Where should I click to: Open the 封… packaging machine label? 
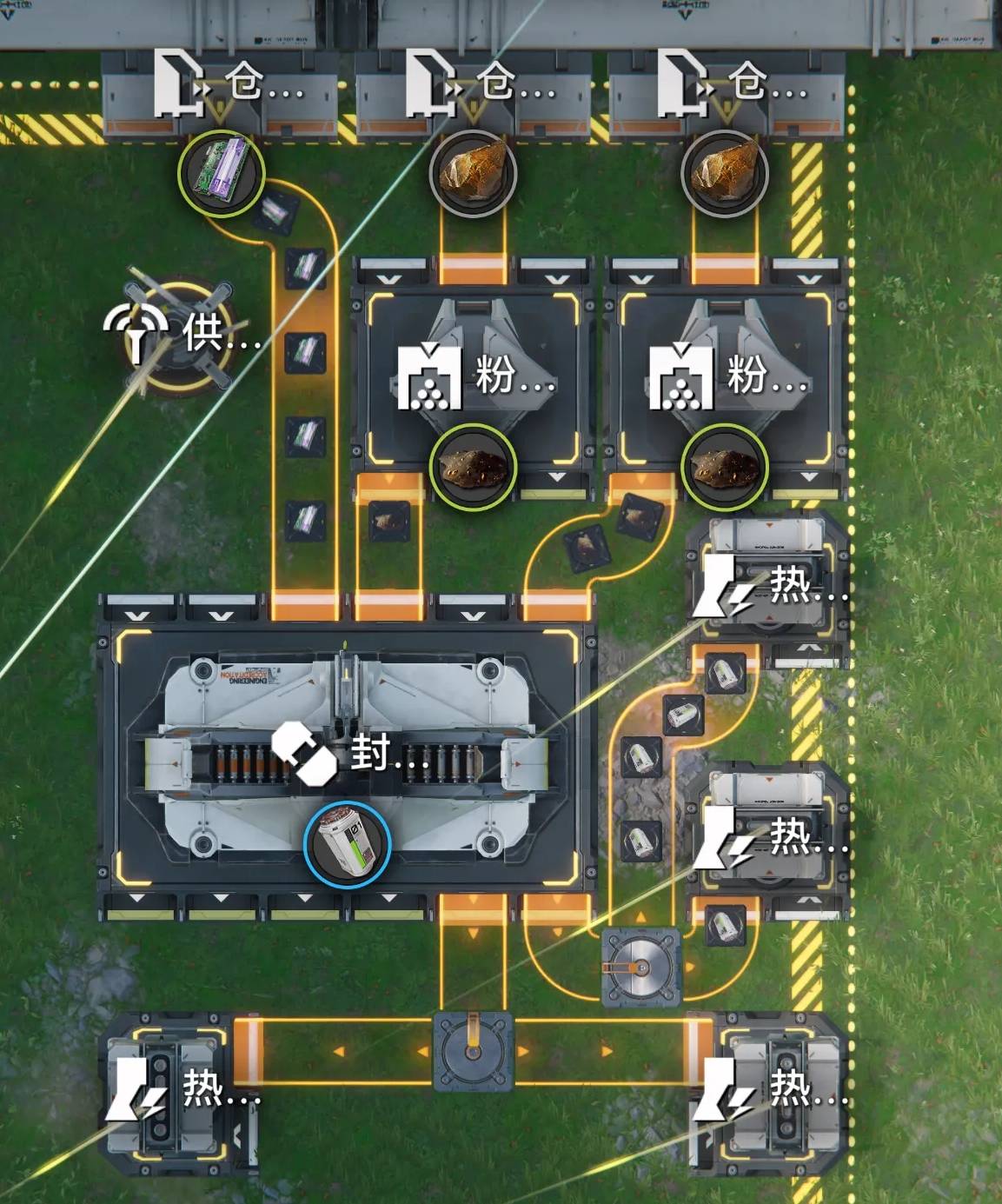pyautogui.click(x=351, y=751)
